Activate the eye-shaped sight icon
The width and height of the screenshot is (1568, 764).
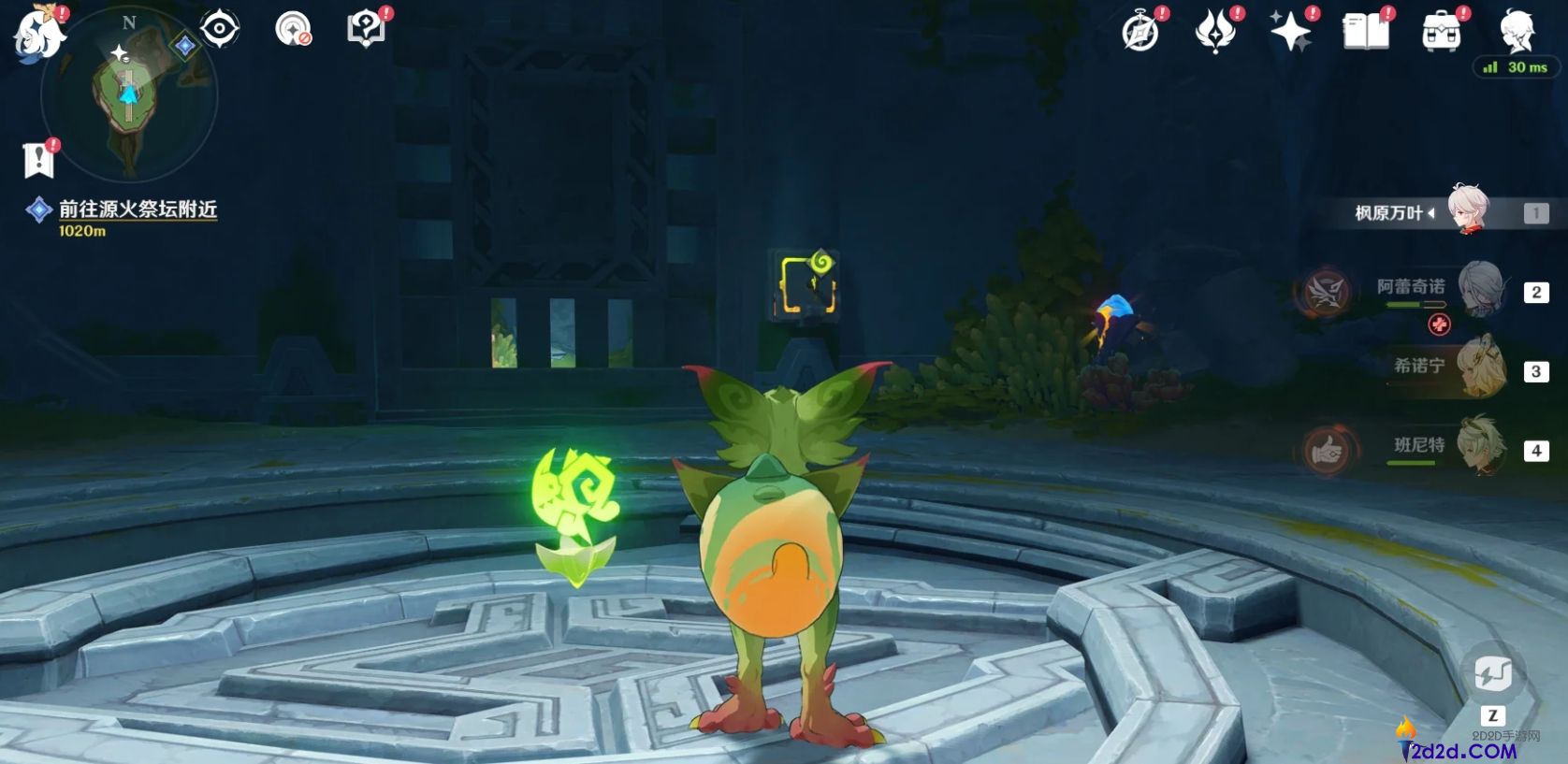(x=220, y=29)
